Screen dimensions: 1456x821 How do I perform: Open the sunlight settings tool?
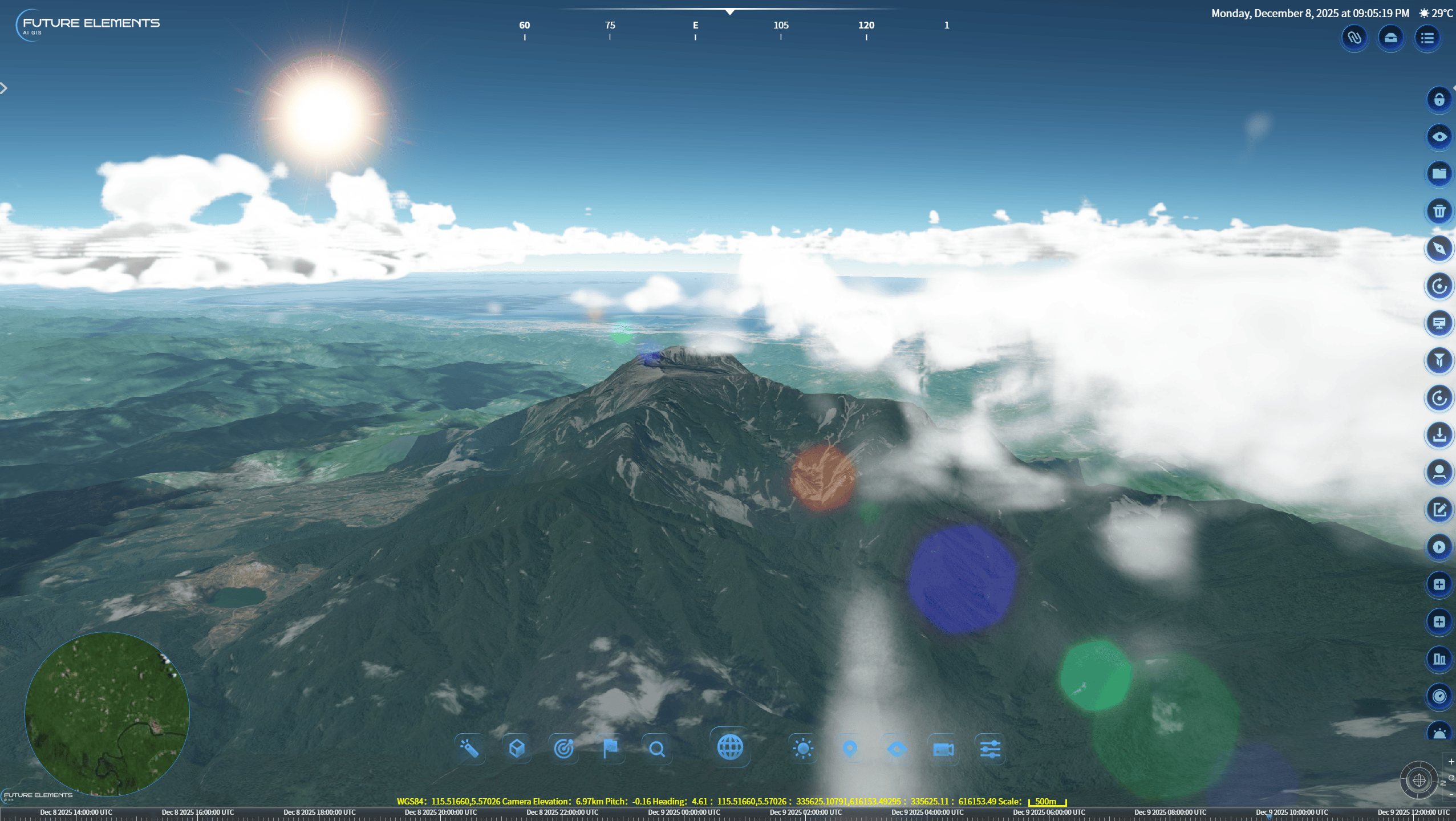803,749
